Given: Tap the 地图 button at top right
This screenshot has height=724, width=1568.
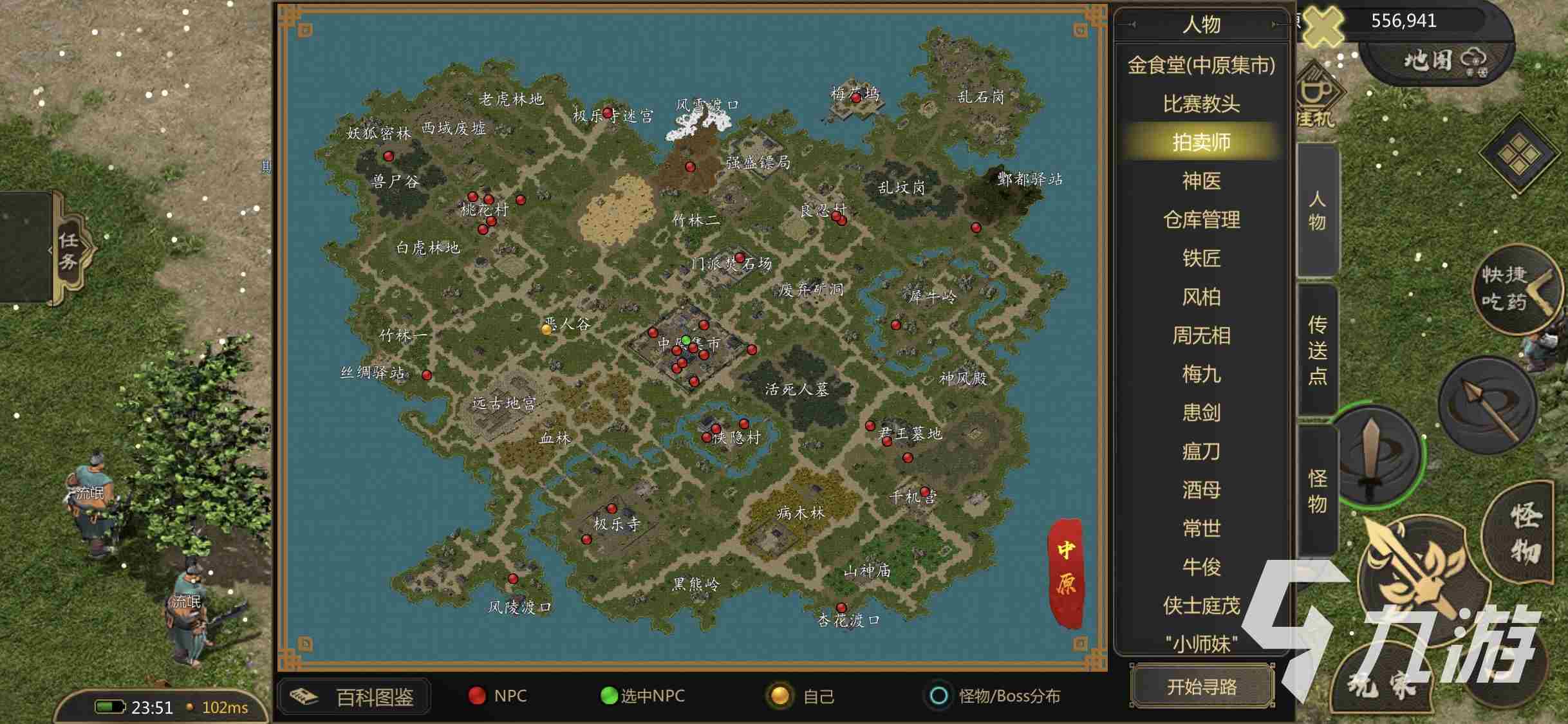Looking at the screenshot, I should point(1442,60).
